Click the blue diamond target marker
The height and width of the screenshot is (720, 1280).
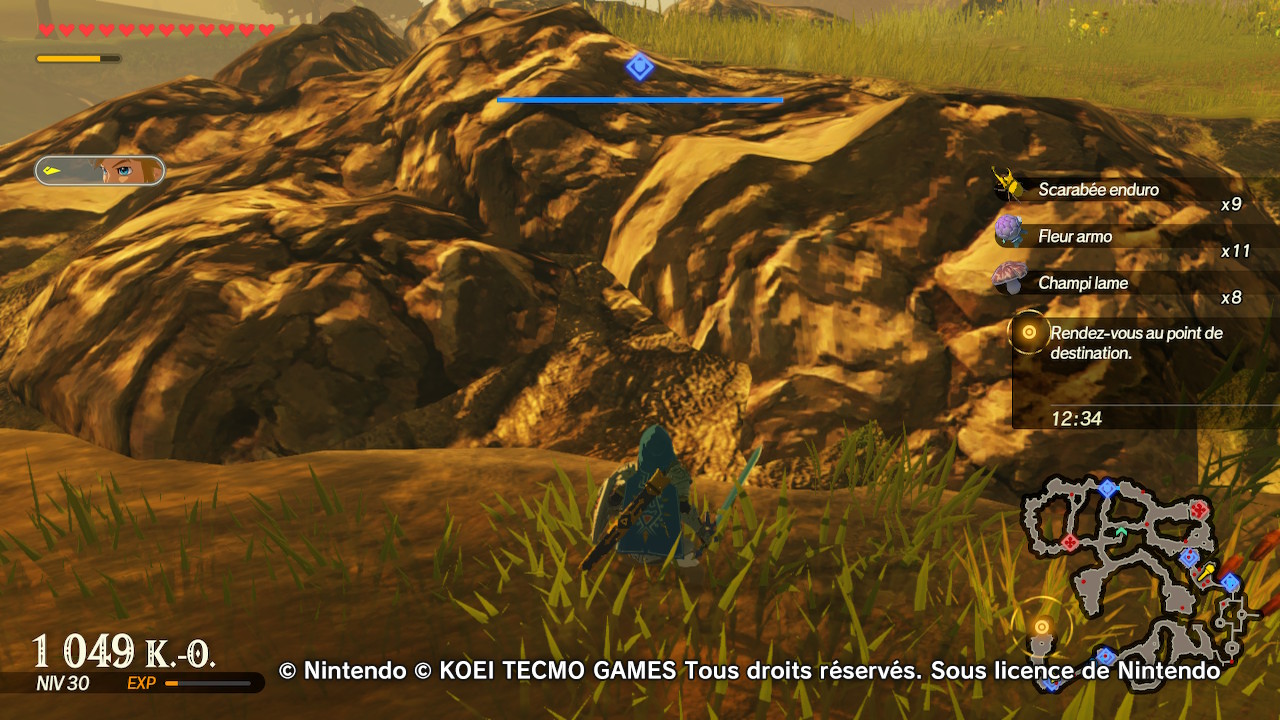[x=639, y=67]
